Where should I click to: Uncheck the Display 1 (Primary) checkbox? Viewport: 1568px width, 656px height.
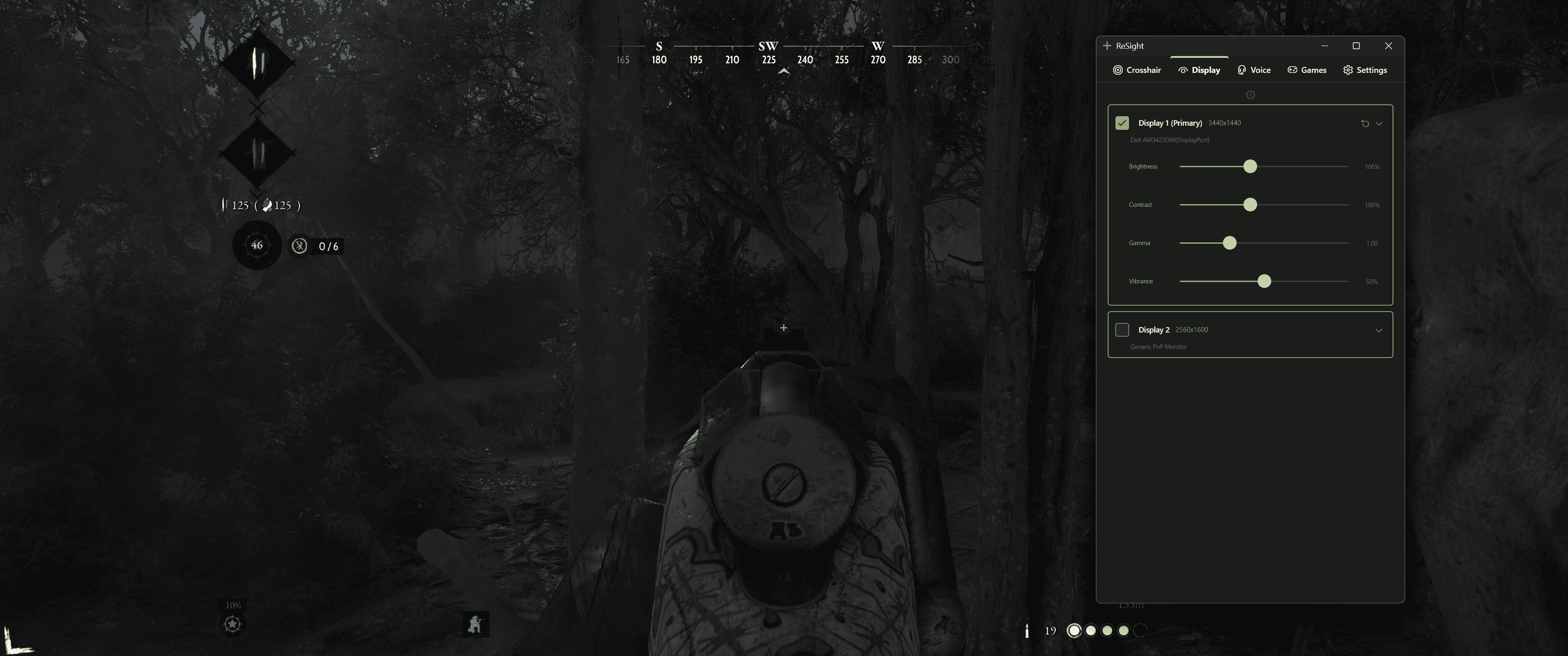pos(1122,123)
